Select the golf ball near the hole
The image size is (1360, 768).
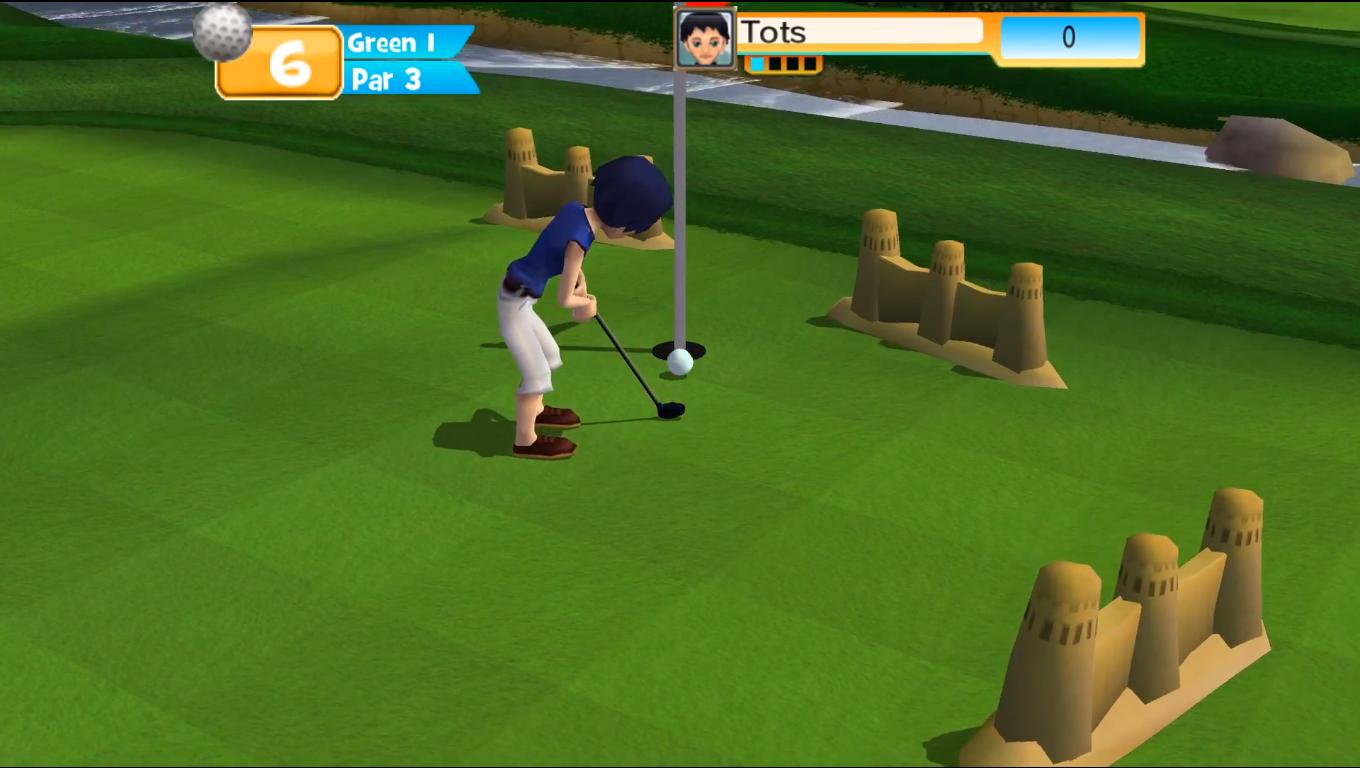coord(682,363)
